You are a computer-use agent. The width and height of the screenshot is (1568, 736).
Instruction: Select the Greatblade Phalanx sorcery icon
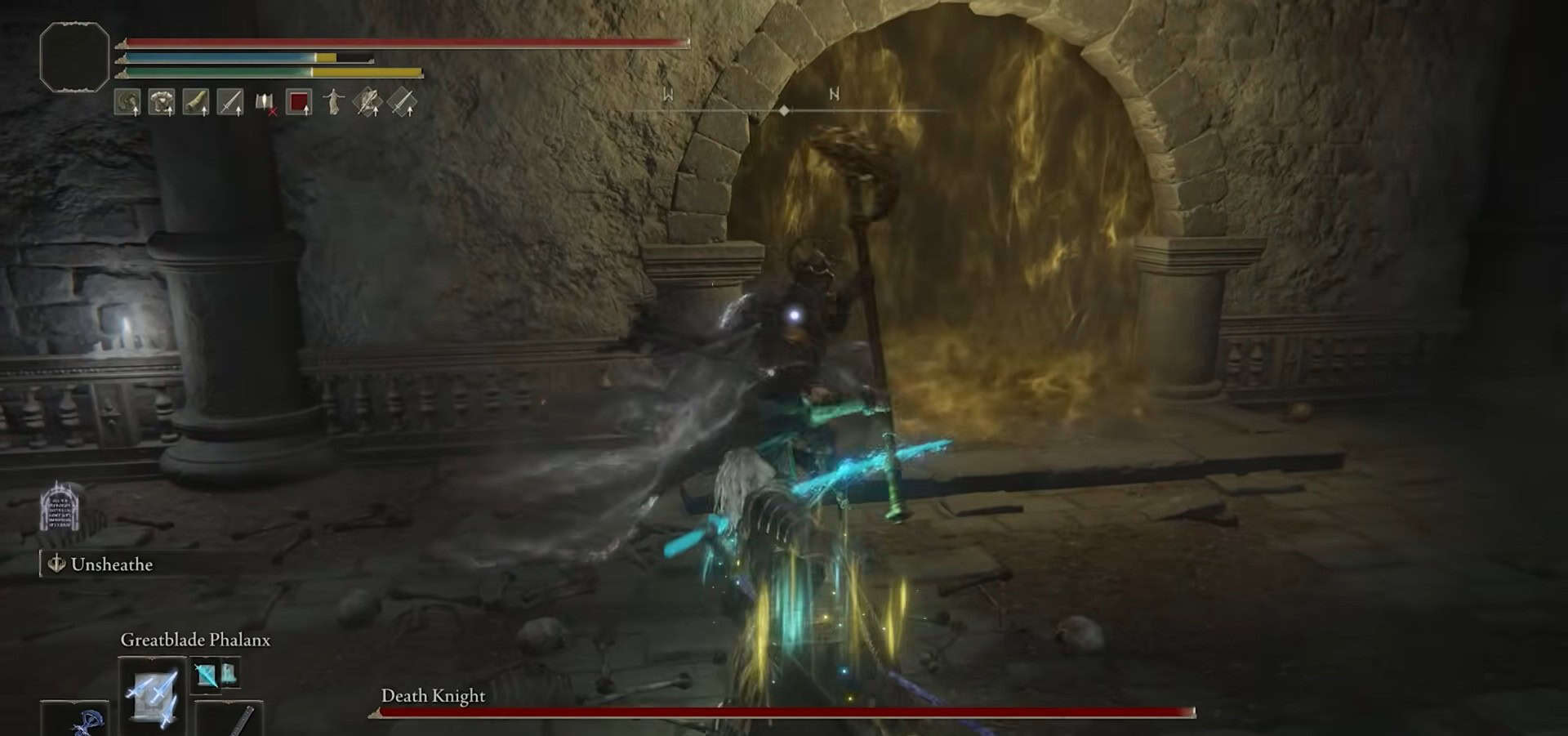click(153, 697)
